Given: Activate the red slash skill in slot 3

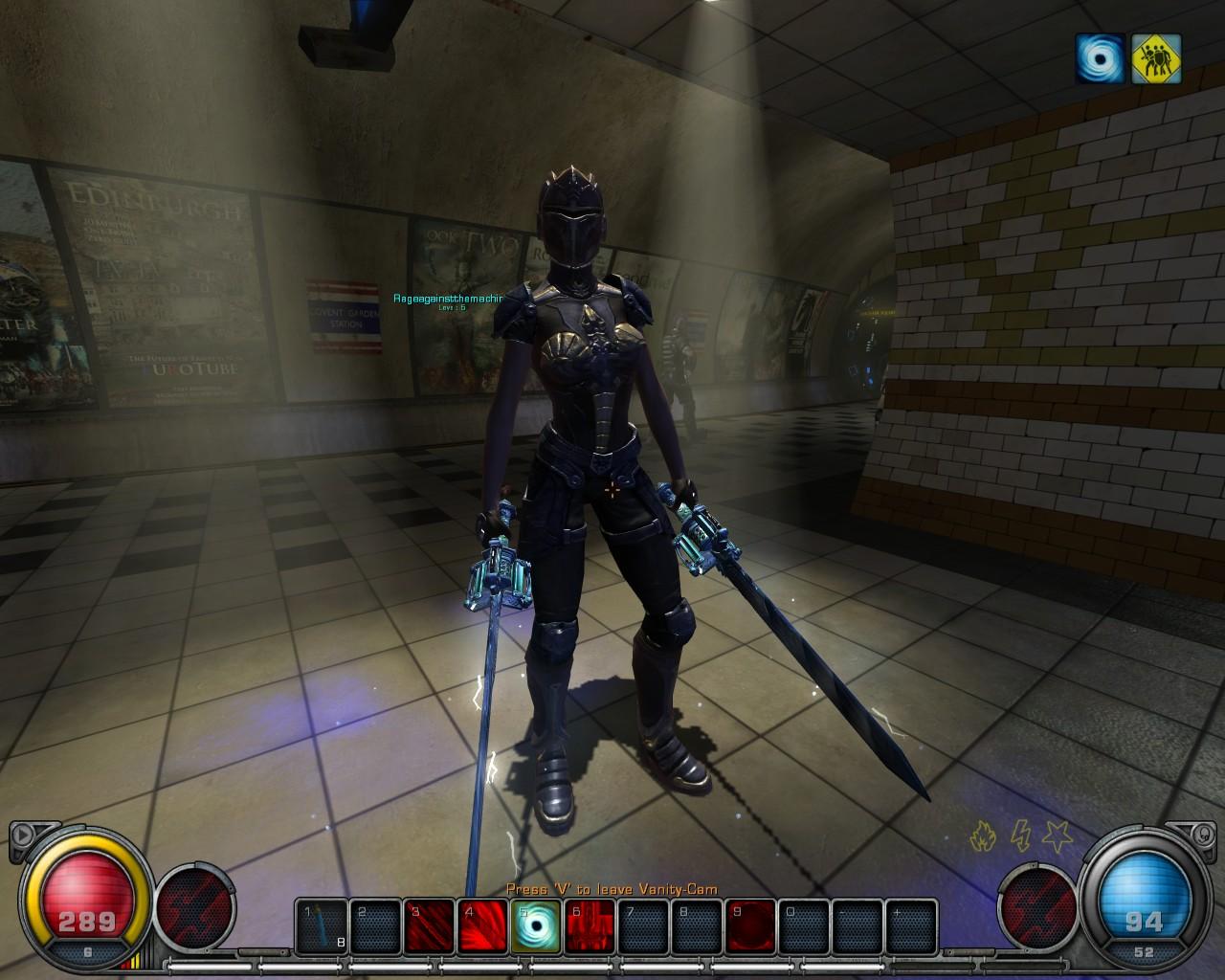Looking at the screenshot, I should (x=428, y=926).
